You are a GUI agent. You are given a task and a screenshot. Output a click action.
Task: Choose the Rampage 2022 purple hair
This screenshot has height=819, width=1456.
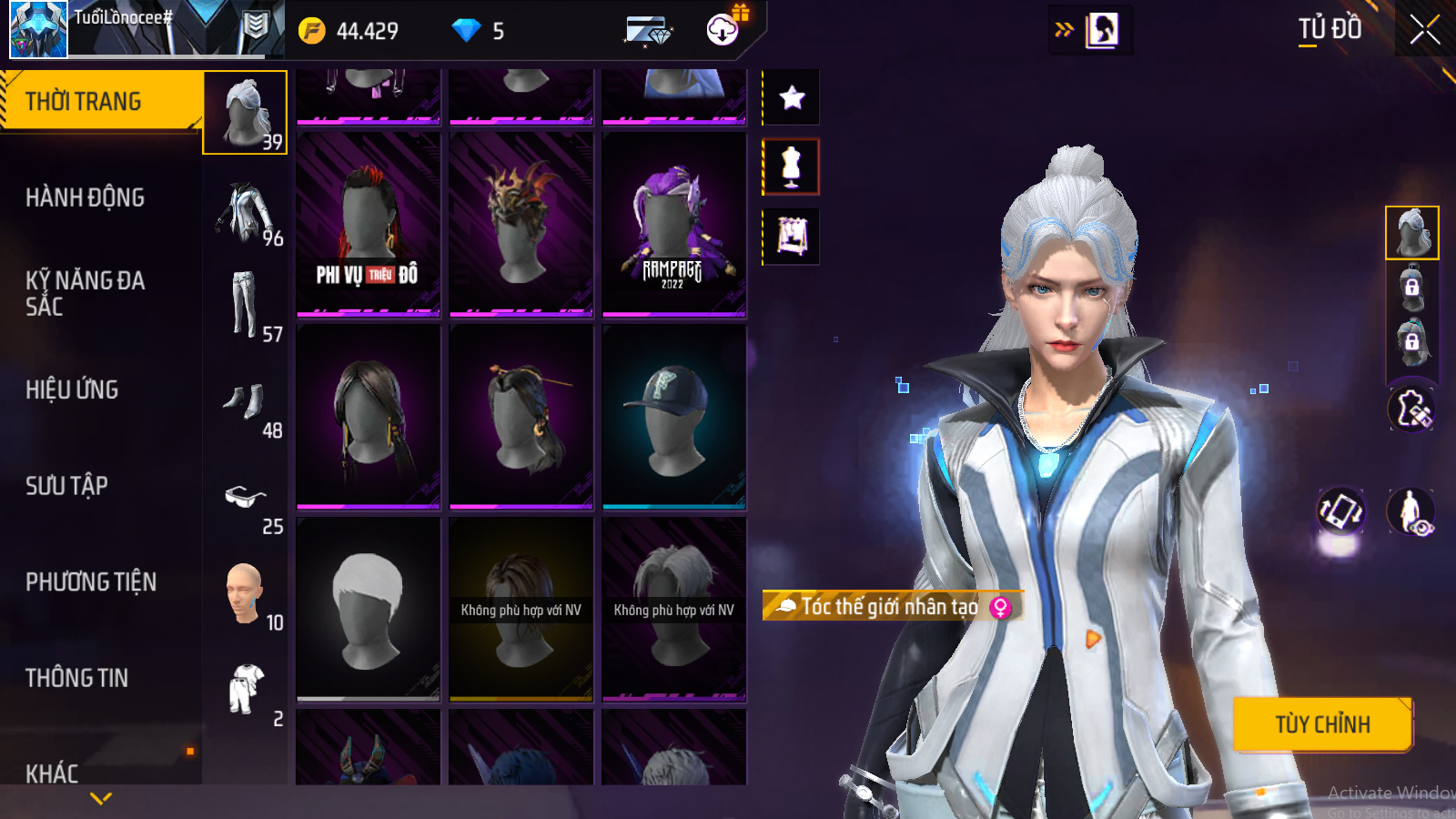click(673, 225)
